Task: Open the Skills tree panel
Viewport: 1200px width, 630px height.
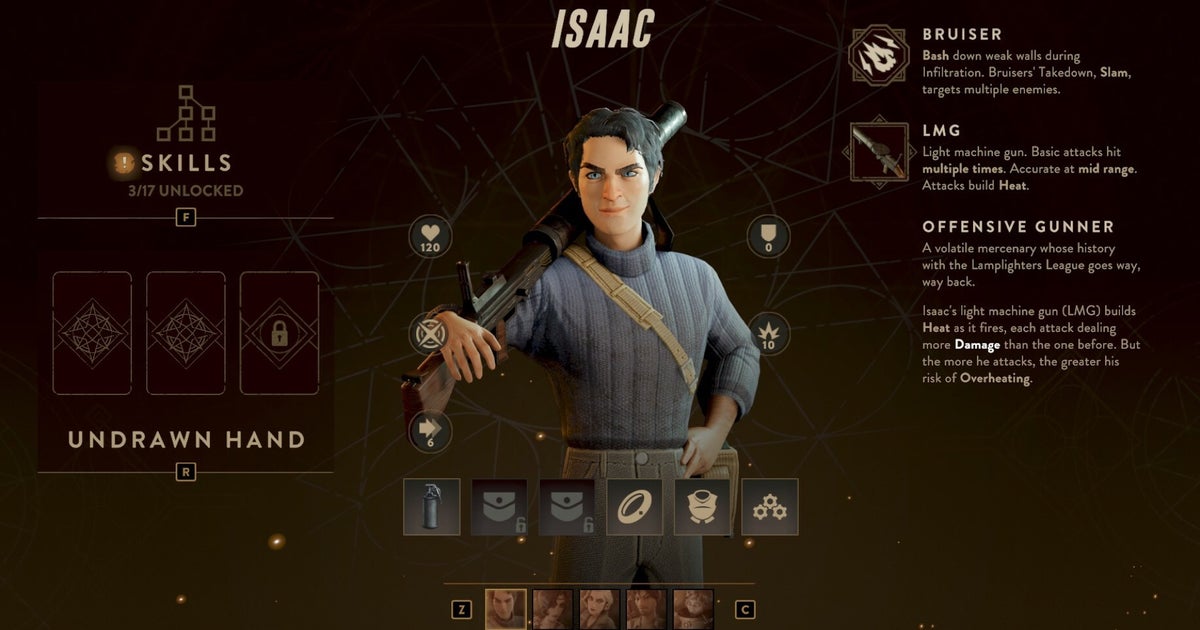Action: [x=185, y=161]
